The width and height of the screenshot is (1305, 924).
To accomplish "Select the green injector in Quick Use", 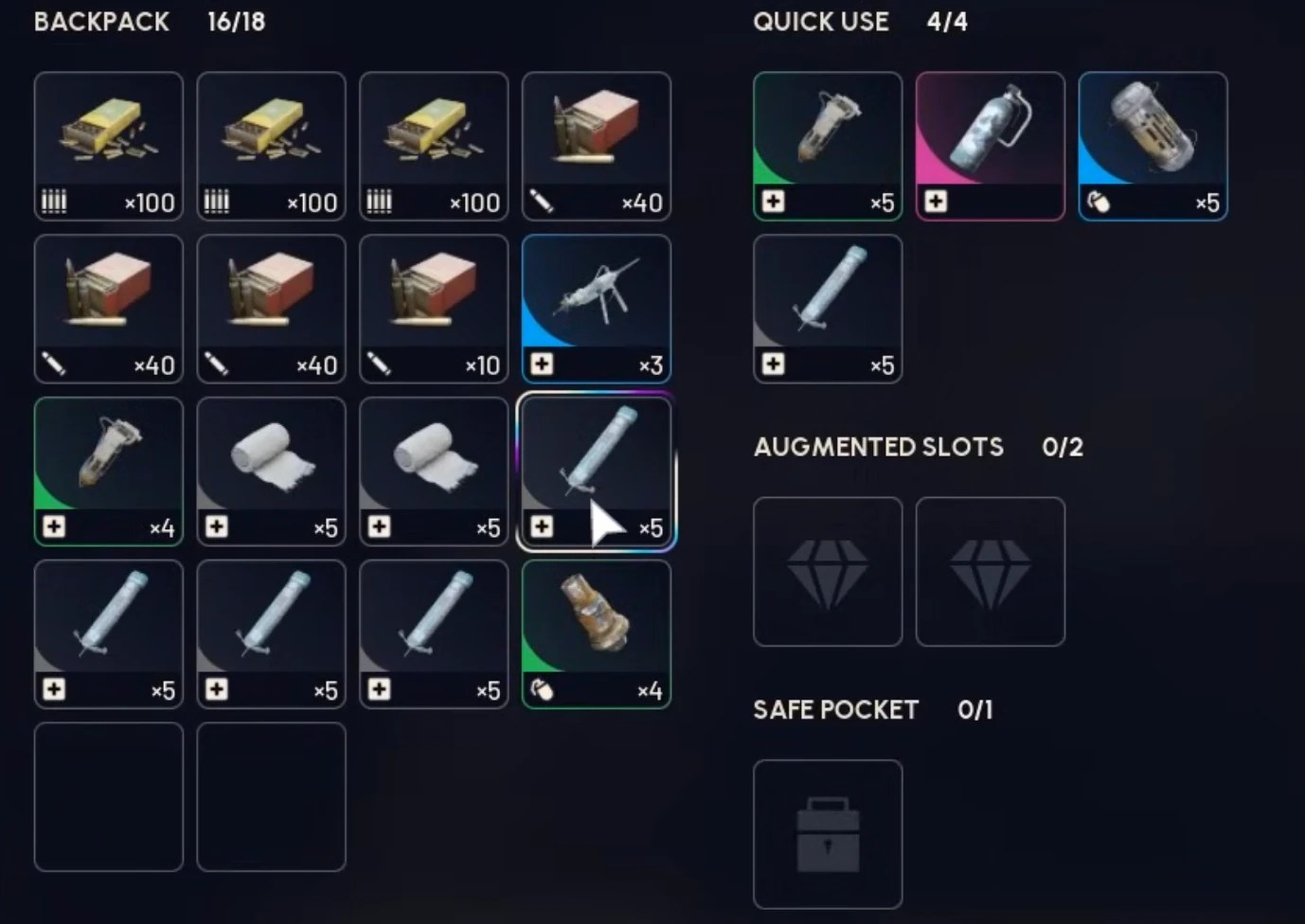I will point(827,147).
